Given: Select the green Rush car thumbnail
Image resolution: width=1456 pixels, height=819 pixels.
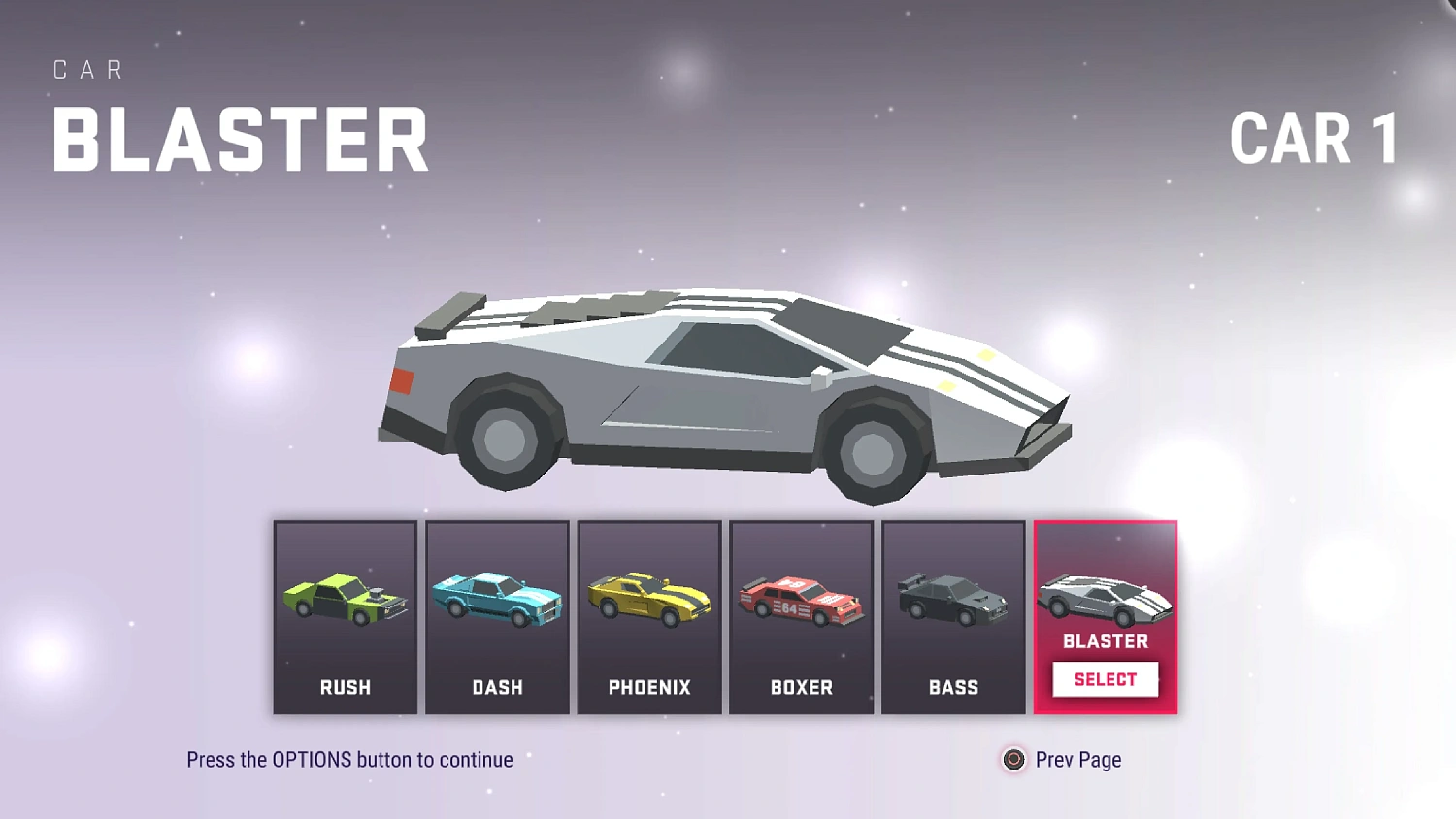Looking at the screenshot, I should [345, 597].
